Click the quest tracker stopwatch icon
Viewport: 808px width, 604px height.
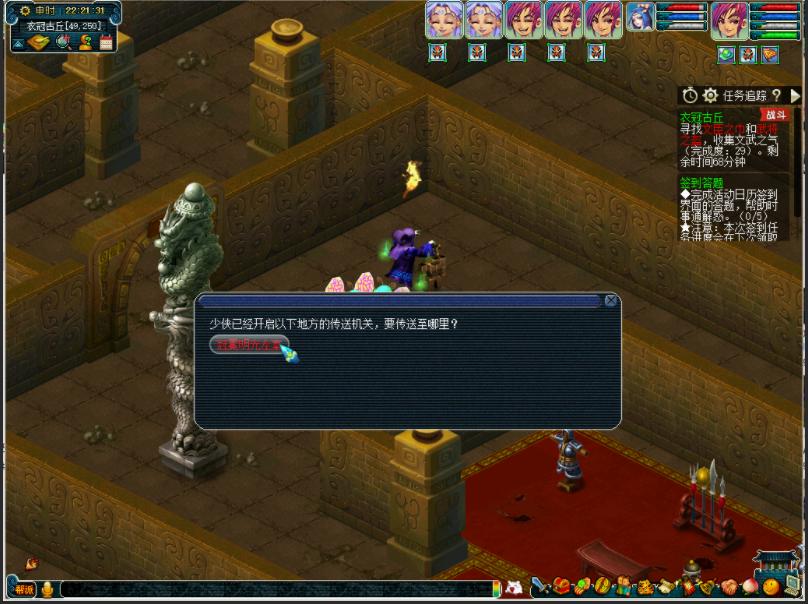(690, 95)
